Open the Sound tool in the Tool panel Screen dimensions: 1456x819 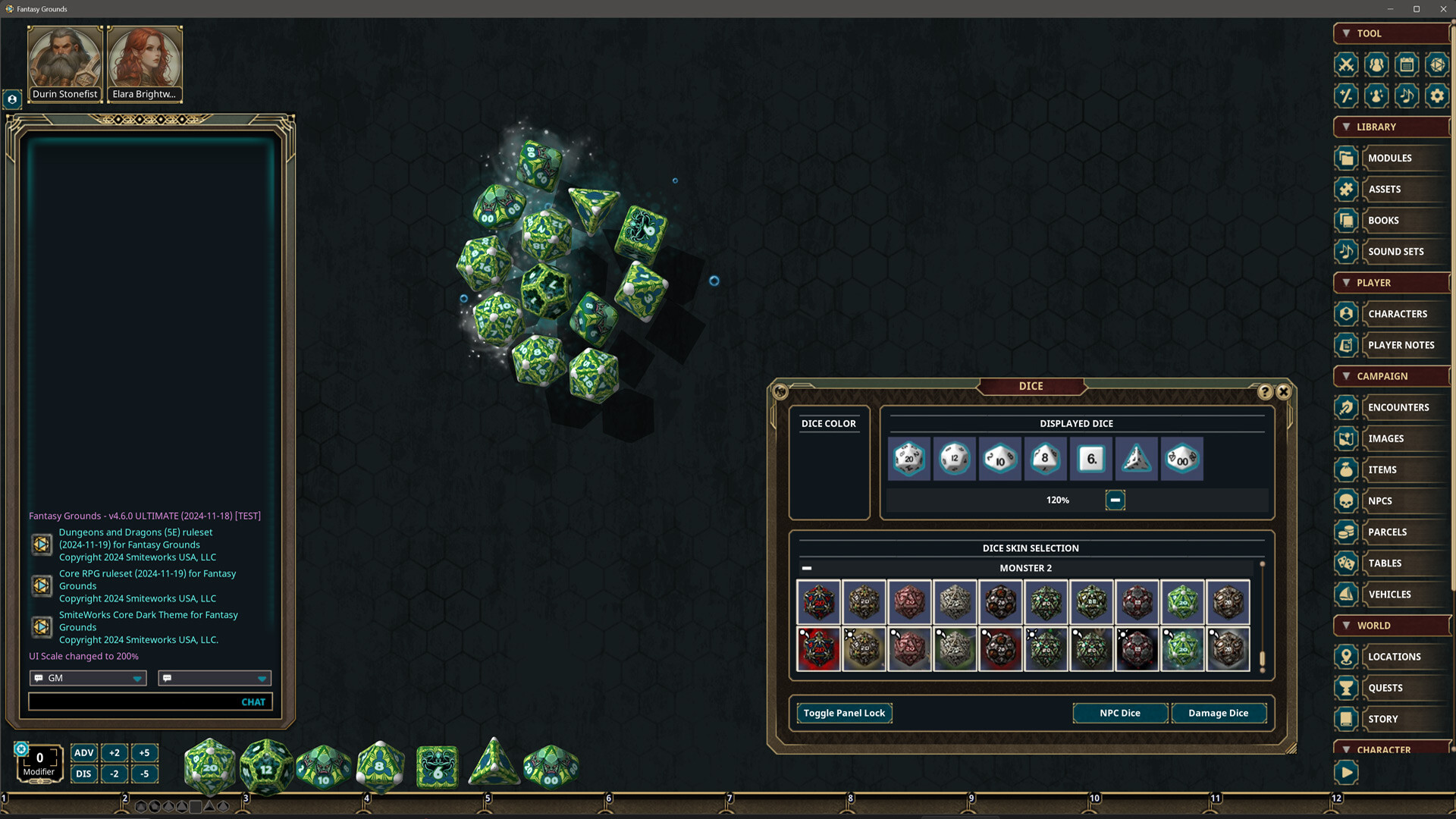1407,96
